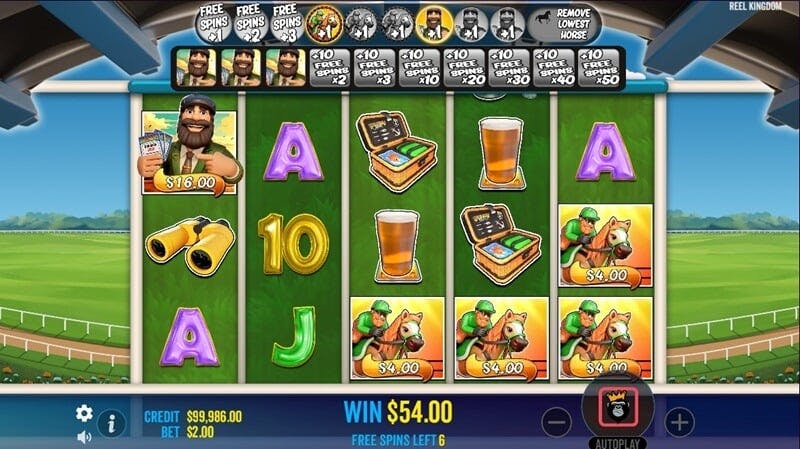
Task: Open the Autoplay options
Action: (x=617, y=442)
